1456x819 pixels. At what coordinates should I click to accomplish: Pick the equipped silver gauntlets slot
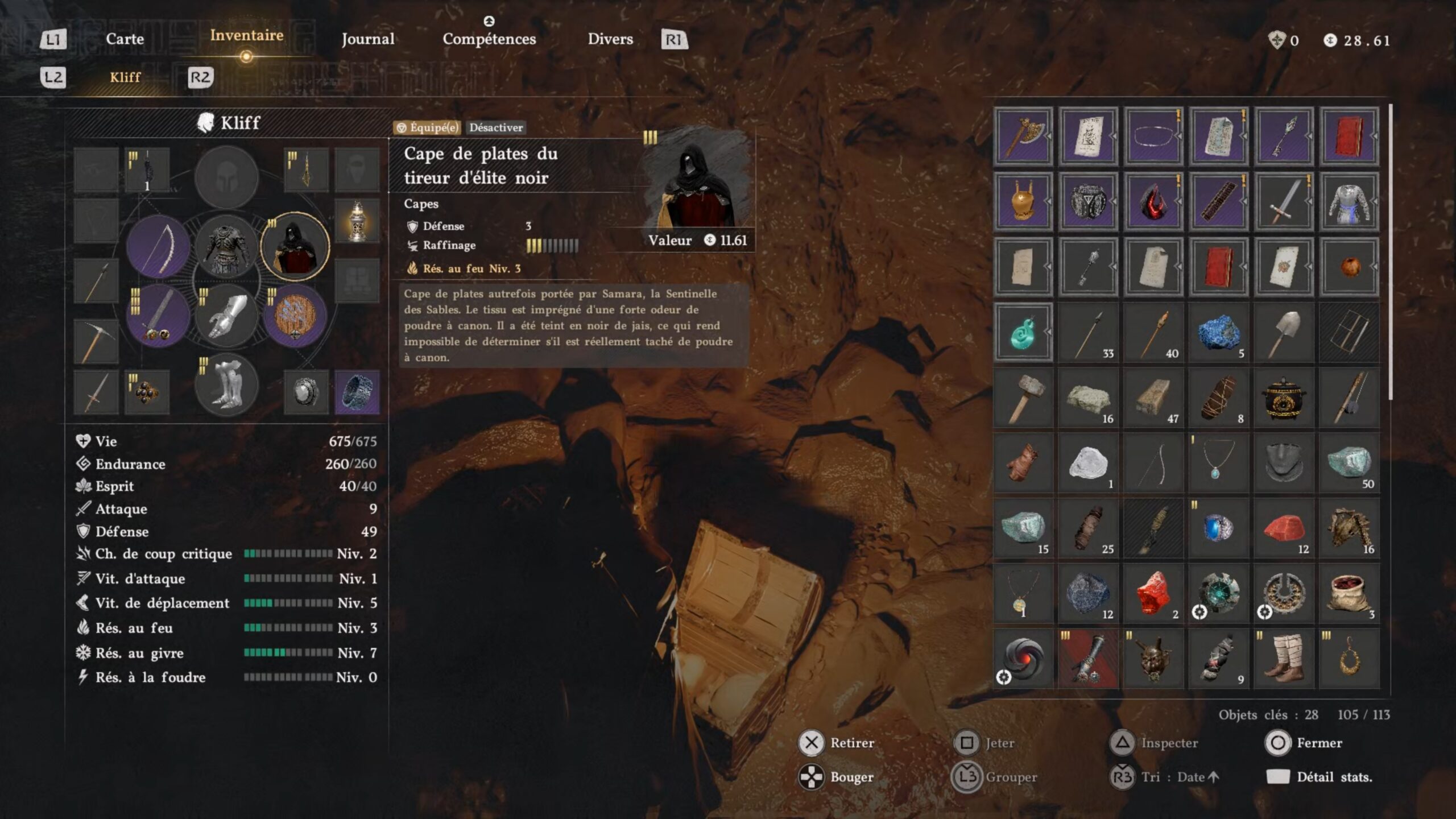(x=226, y=316)
